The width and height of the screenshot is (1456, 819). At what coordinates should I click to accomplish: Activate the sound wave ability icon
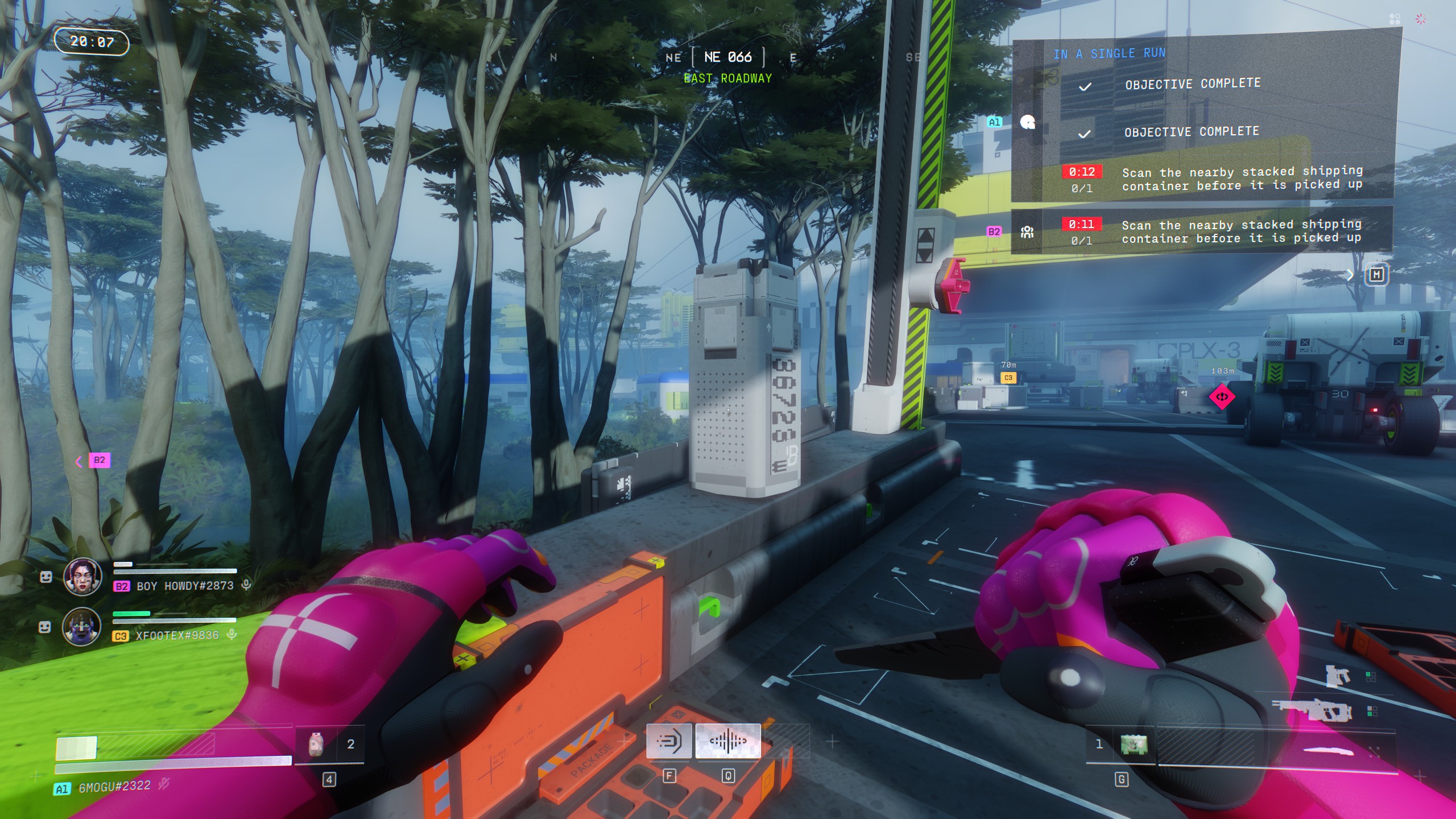(727, 742)
